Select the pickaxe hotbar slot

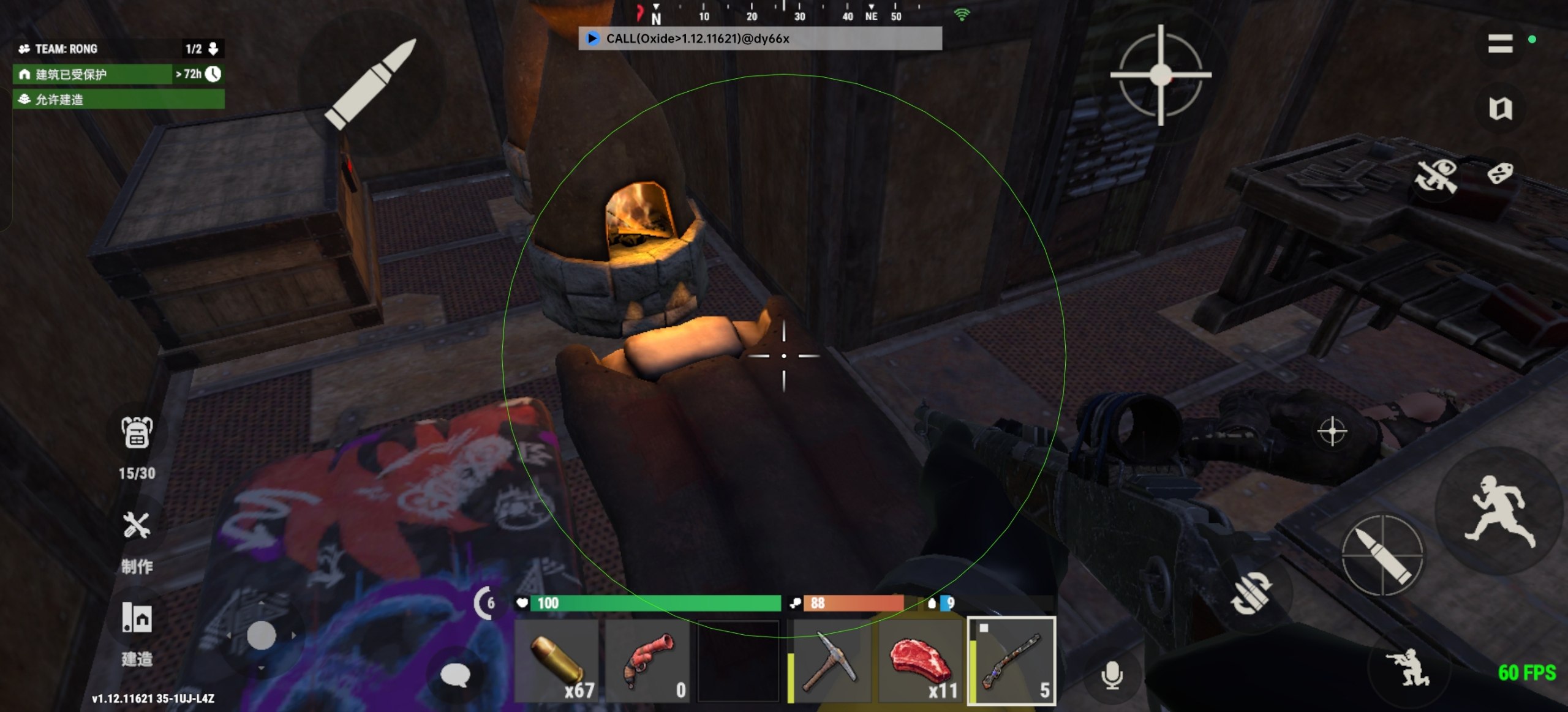pos(830,661)
